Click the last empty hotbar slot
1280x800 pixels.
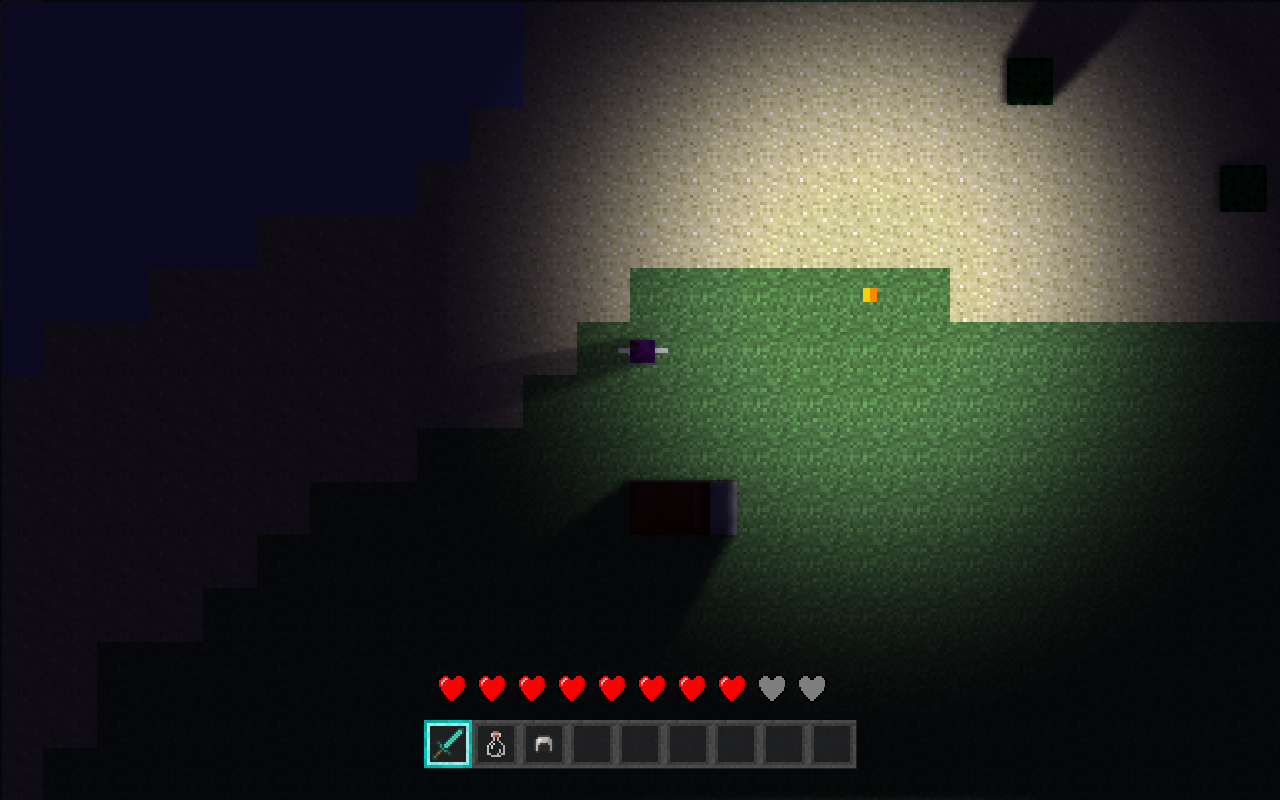point(830,742)
